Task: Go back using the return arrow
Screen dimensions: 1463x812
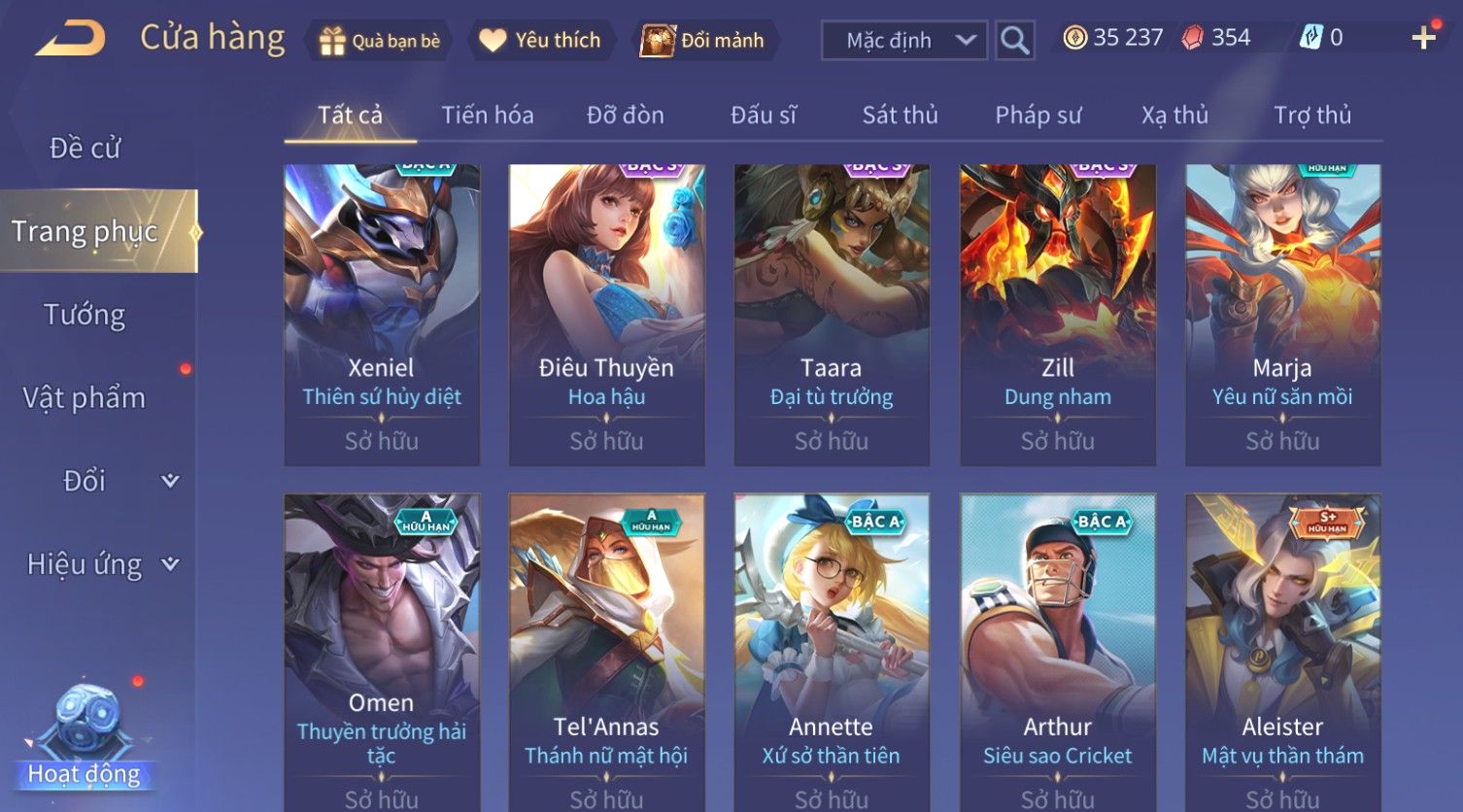Action: (71, 39)
